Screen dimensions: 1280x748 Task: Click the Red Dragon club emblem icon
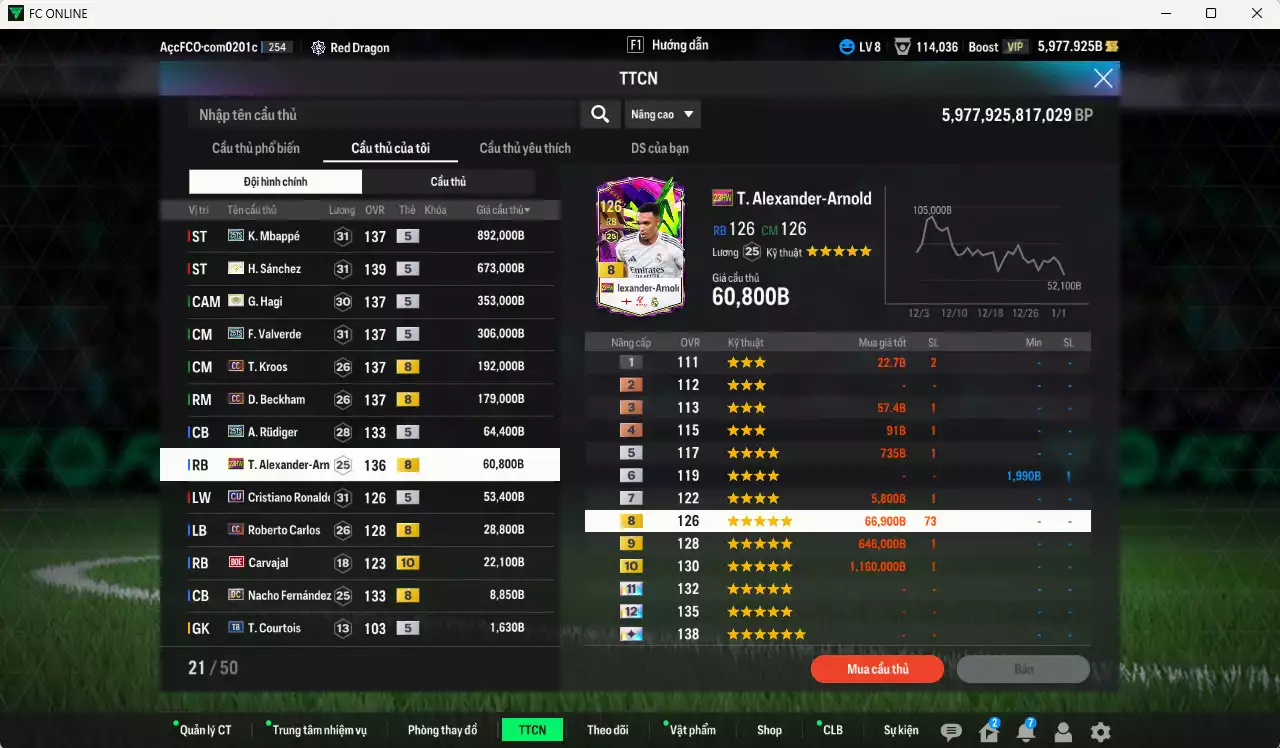tap(318, 47)
